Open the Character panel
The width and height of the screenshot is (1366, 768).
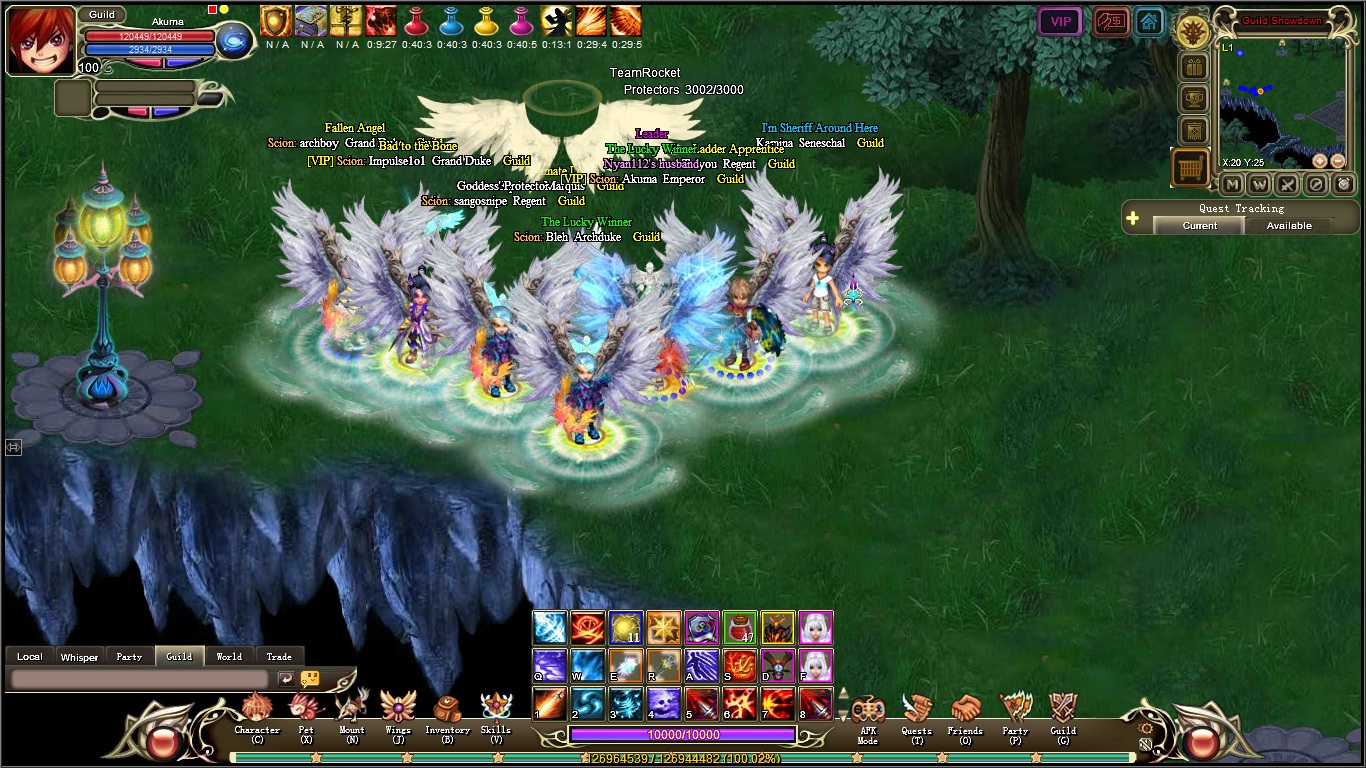(257, 712)
